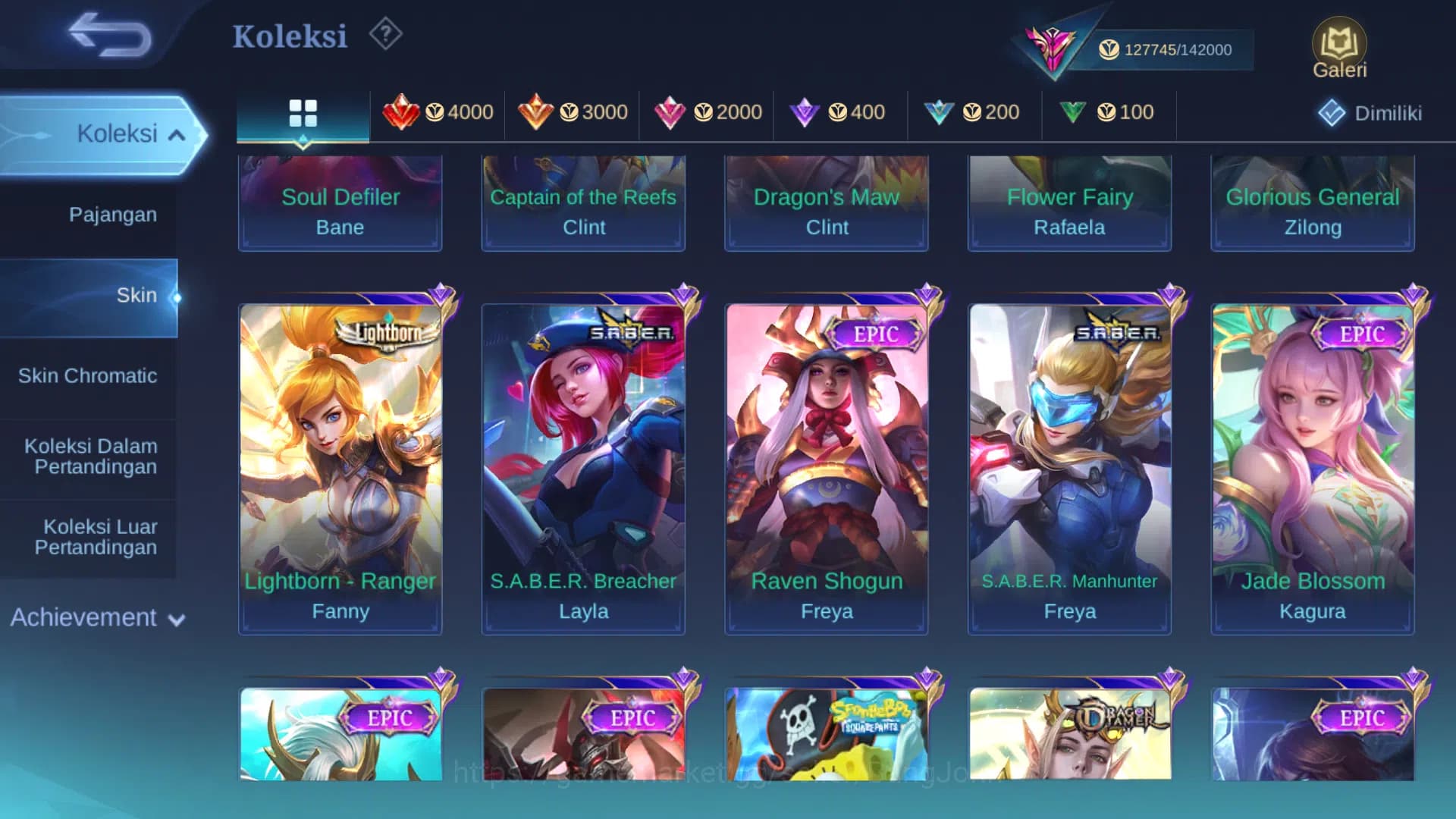Click the help question mark icon beside Koleksi

[x=385, y=34]
